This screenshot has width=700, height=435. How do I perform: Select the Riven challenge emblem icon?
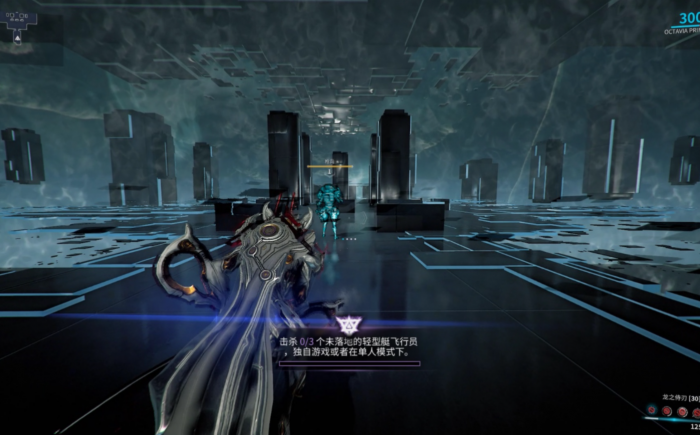(x=348, y=325)
